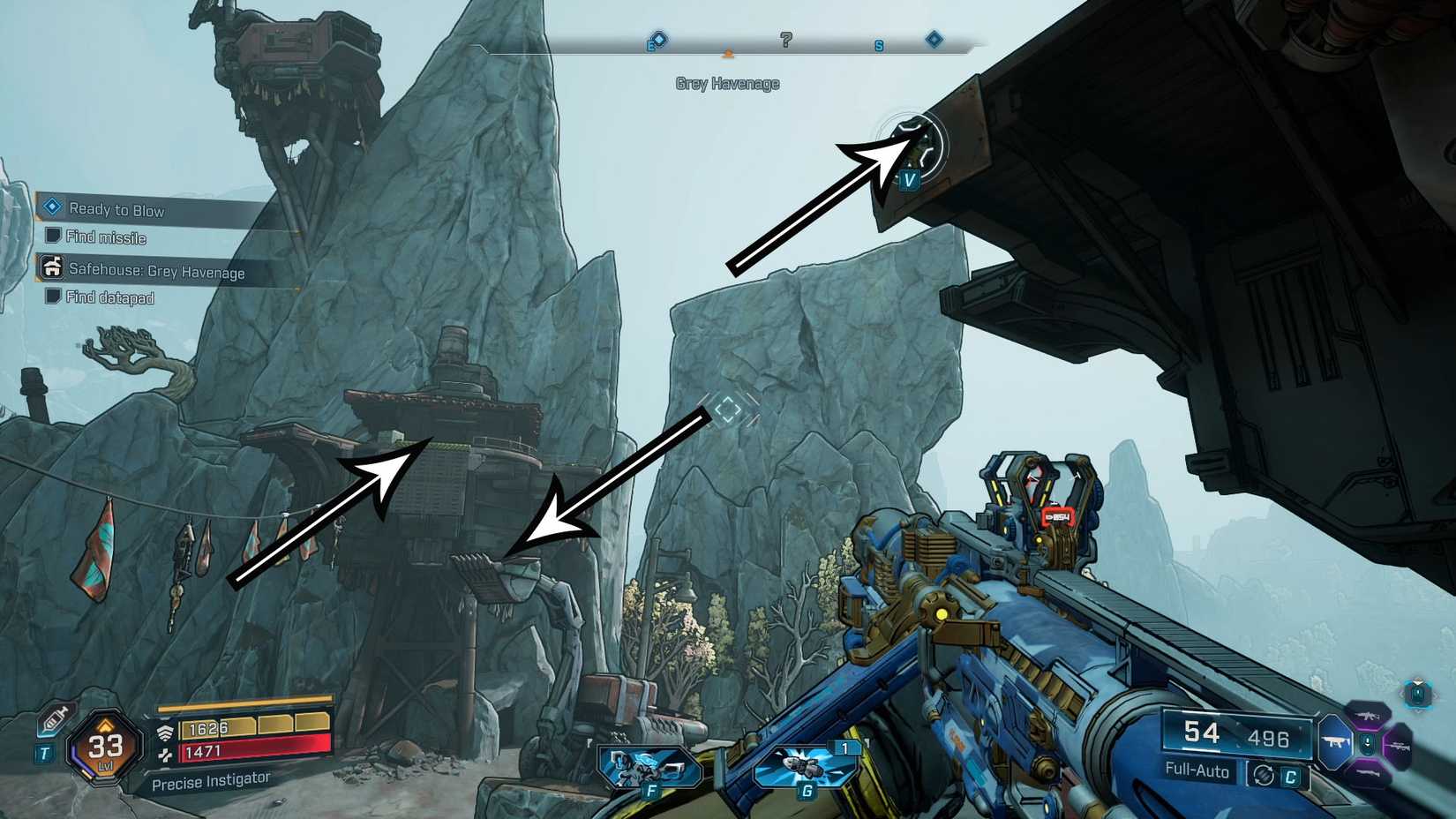Check the Find datapad objective checkbox
Screen dimensions: 1456x819
[x=53, y=297]
